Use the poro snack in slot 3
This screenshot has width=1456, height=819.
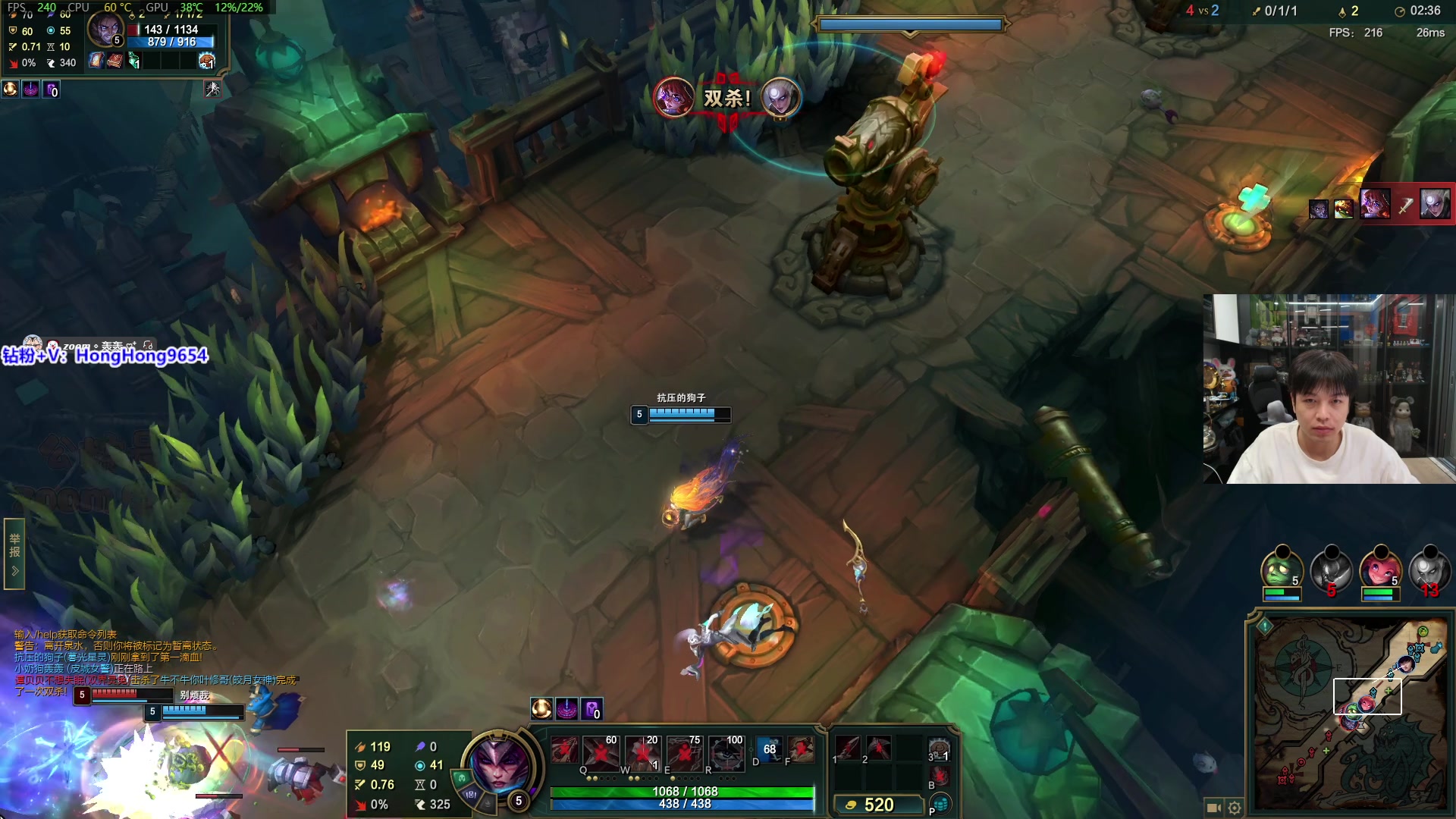click(940, 749)
